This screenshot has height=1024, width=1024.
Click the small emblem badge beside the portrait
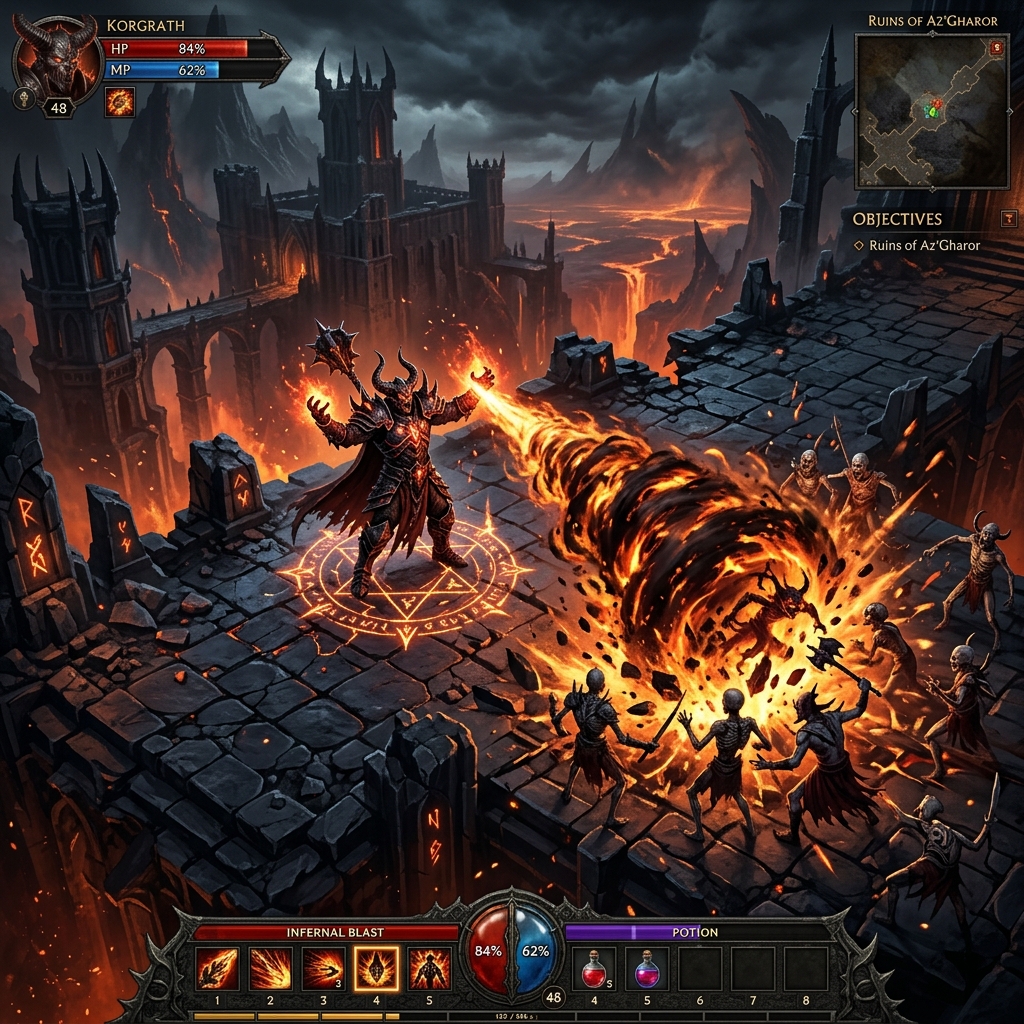[24, 98]
